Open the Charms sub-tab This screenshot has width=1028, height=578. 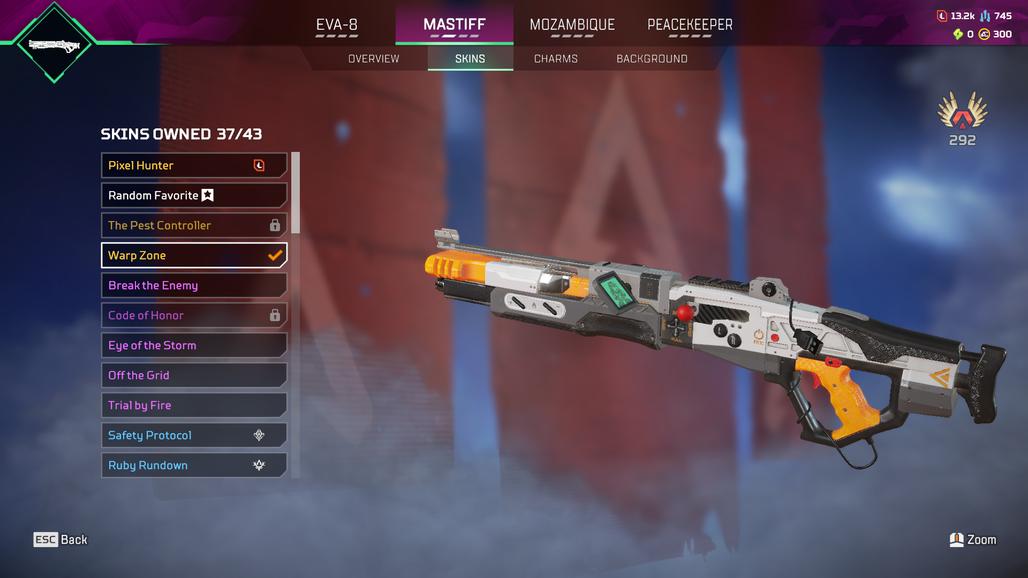pyautogui.click(x=556, y=59)
